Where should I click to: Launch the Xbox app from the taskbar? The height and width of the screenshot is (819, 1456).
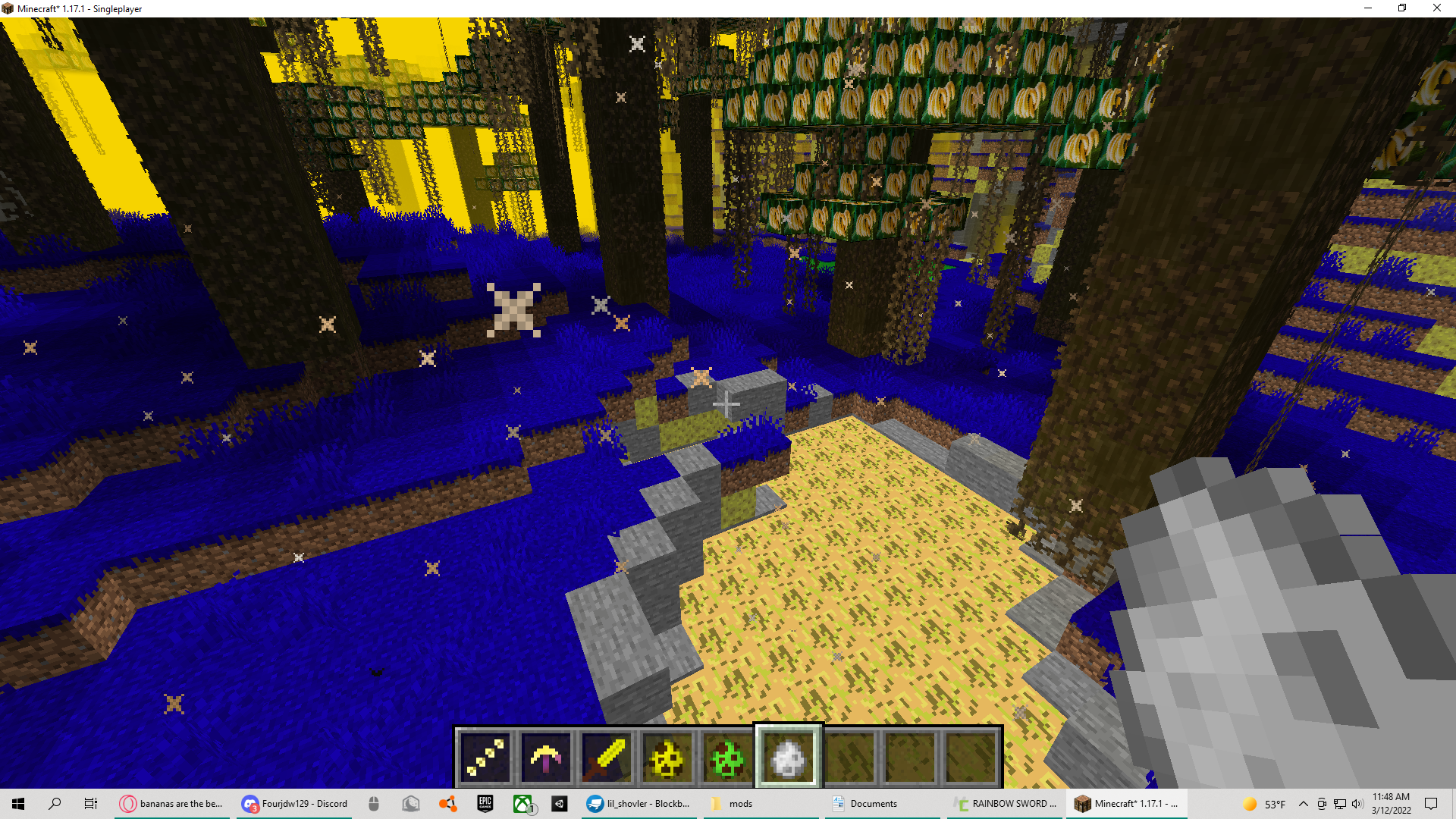pyautogui.click(x=522, y=803)
